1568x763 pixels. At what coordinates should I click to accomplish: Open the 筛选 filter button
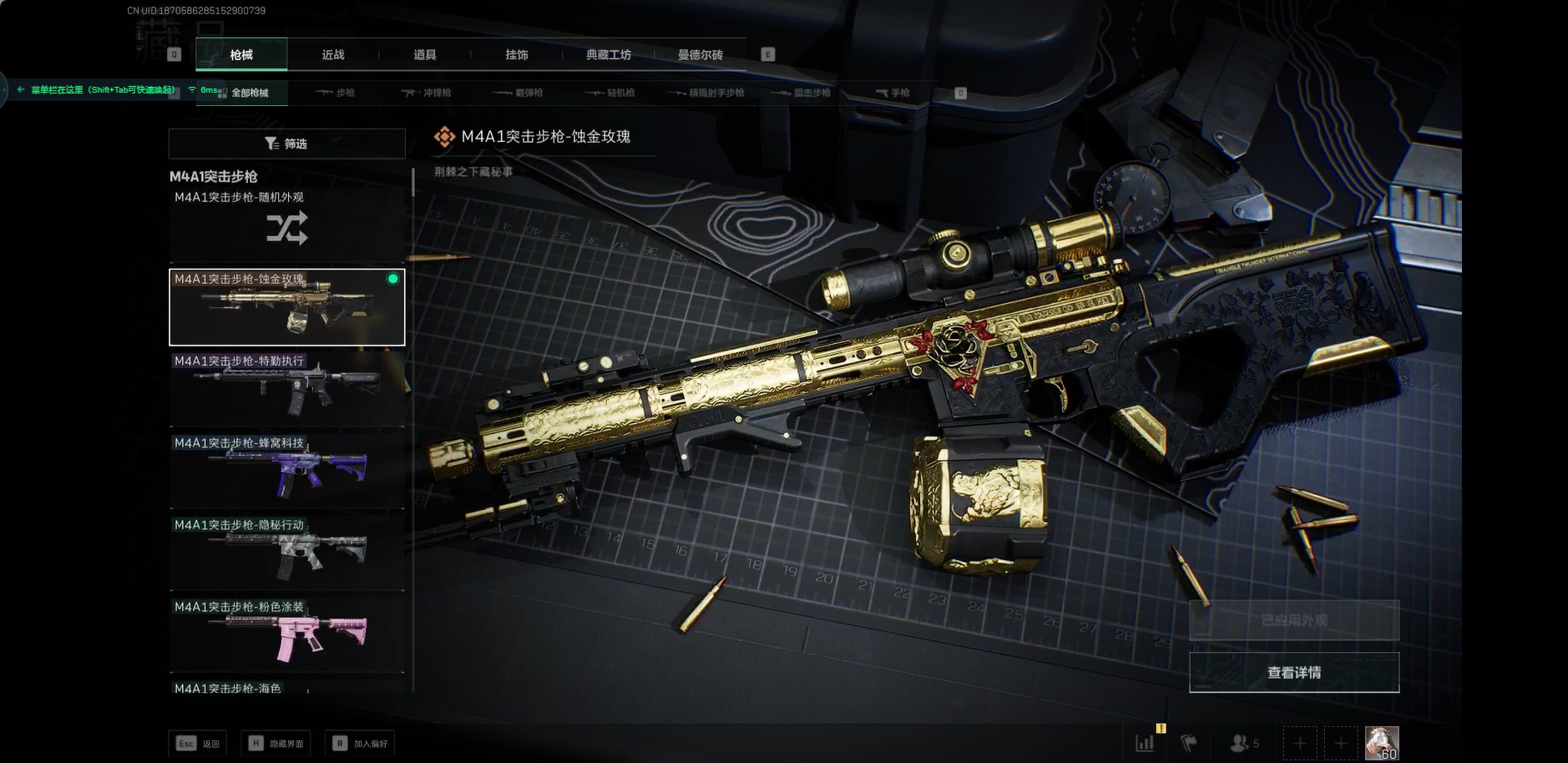click(286, 144)
